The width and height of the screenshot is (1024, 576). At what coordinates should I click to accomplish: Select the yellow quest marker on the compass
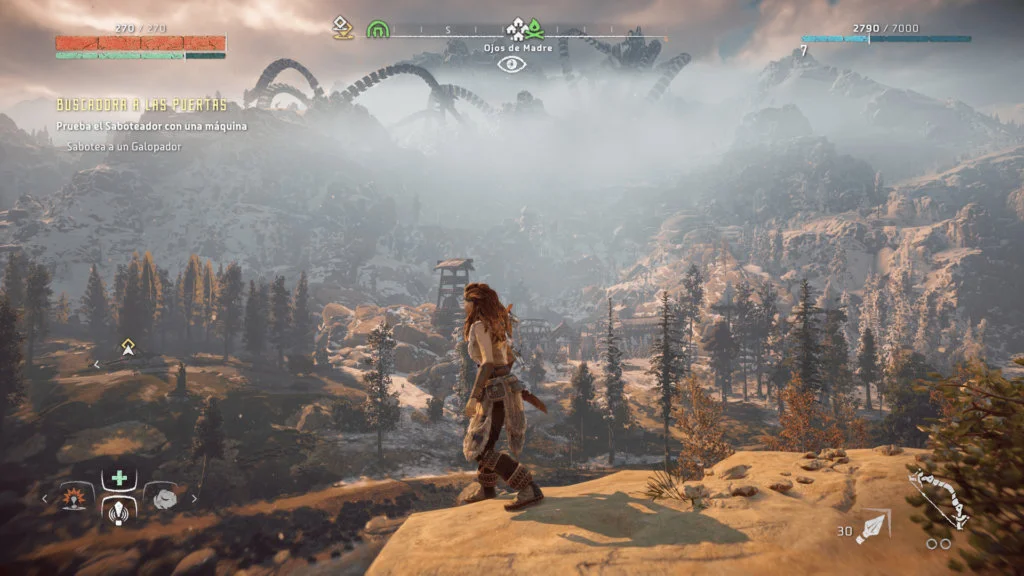(x=343, y=28)
